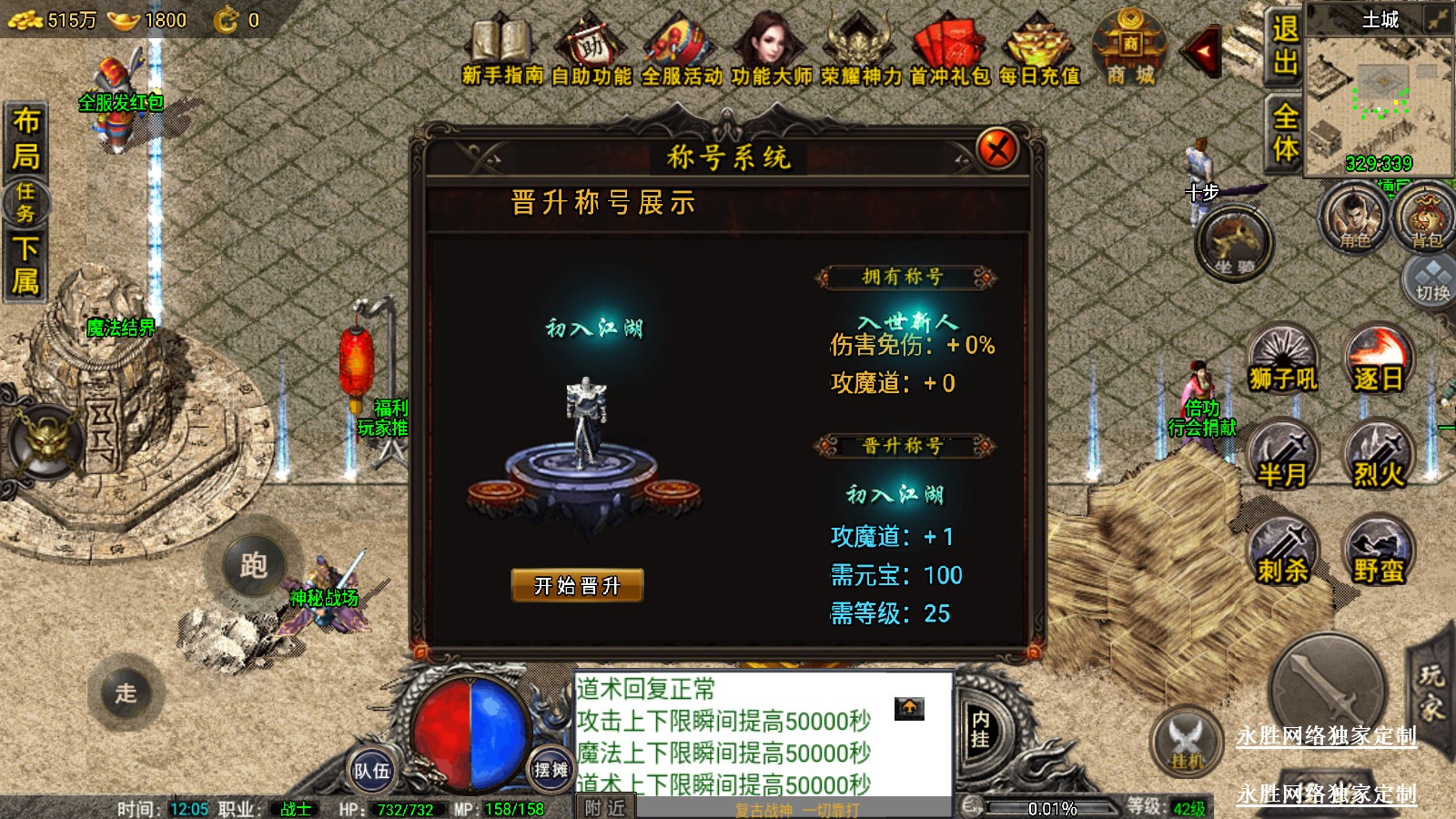Screen dimensions: 1456x819
Task: Open the 坐骑 mount icon
Action: click(x=1234, y=244)
